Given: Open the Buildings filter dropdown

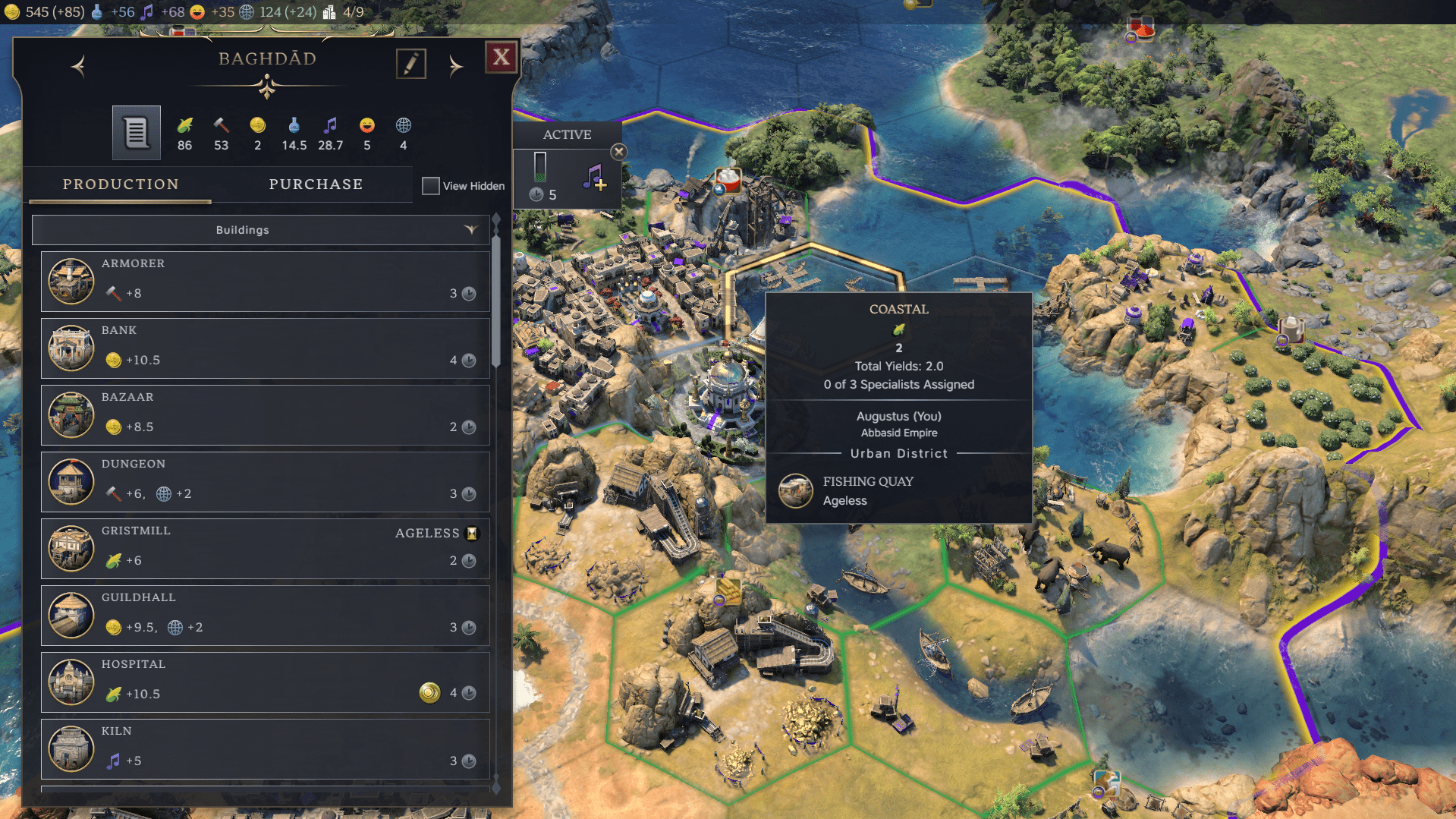Looking at the screenshot, I should point(472,230).
